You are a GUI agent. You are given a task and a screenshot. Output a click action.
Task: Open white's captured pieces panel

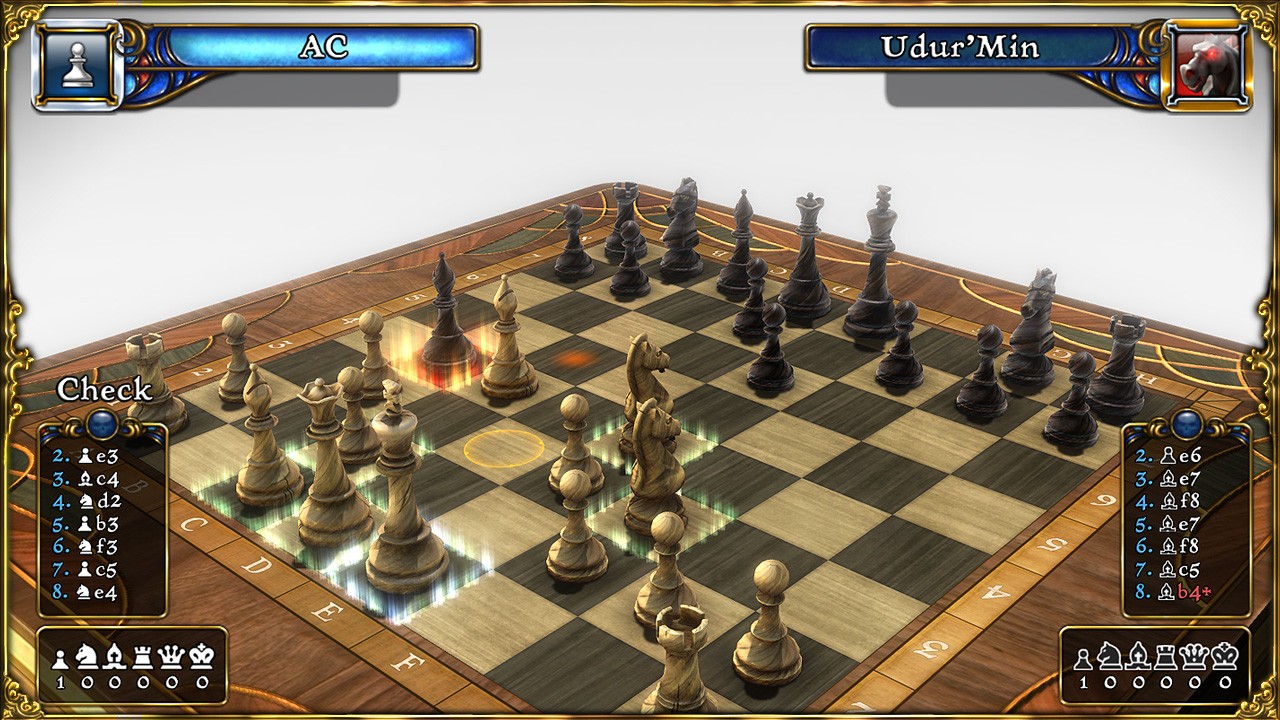tap(132, 665)
